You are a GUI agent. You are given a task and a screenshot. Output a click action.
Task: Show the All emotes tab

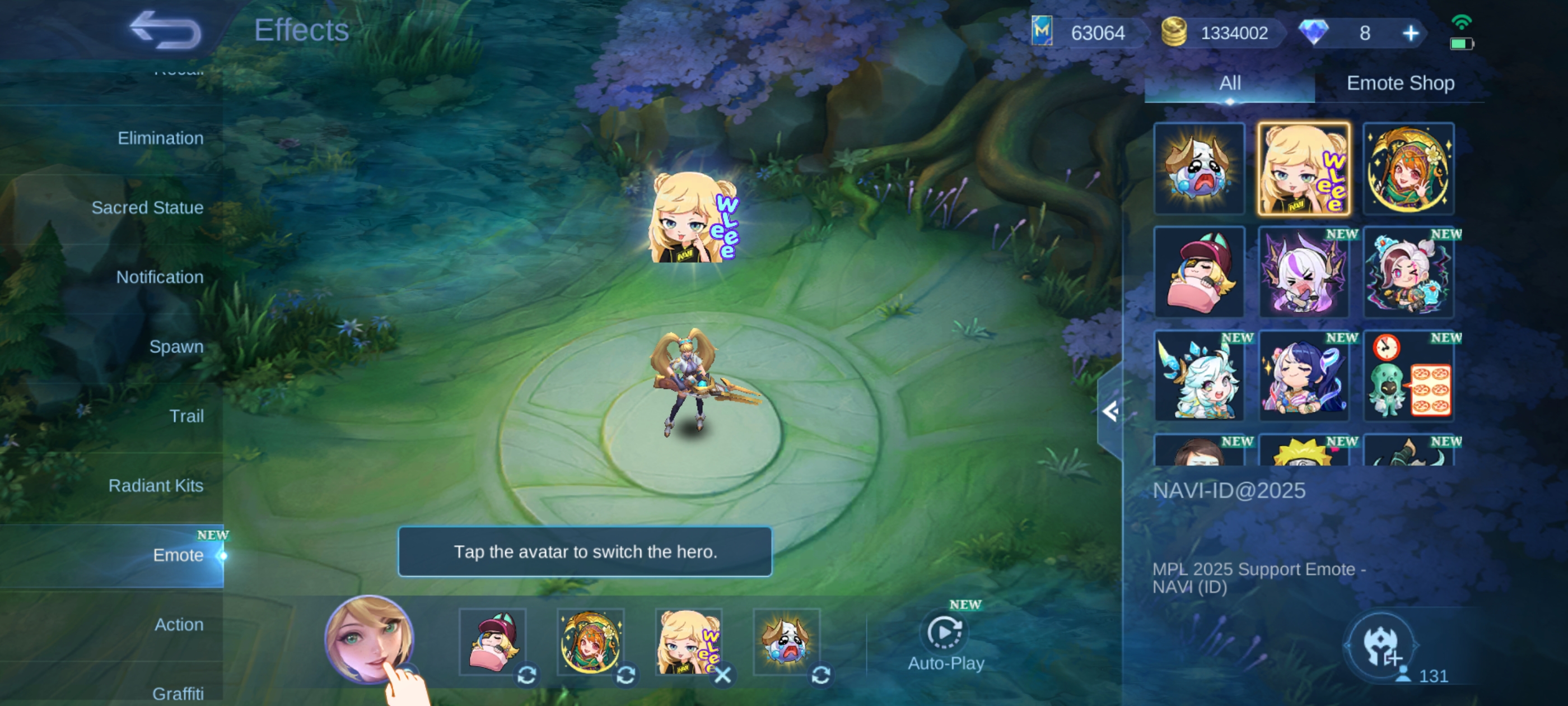coord(1230,83)
